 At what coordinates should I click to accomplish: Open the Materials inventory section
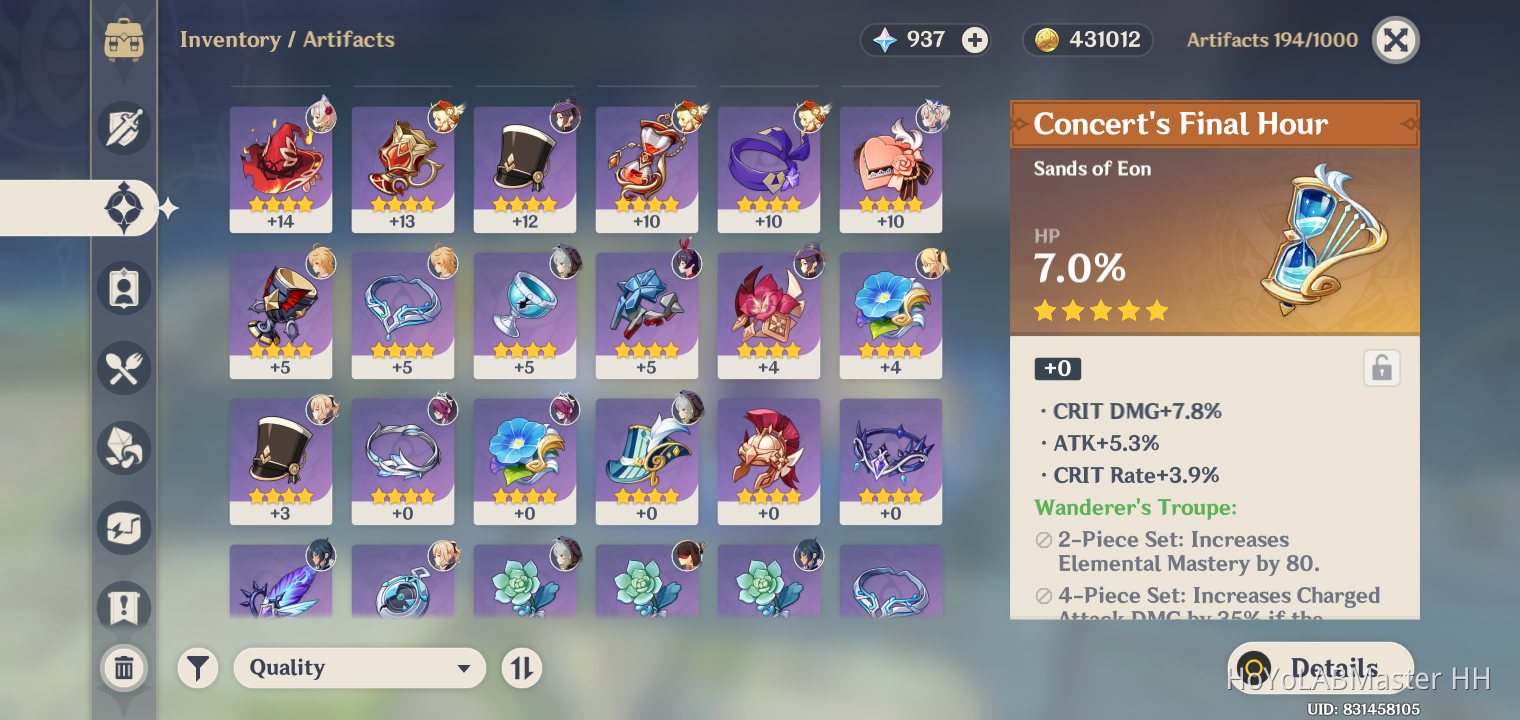pyautogui.click(x=124, y=447)
